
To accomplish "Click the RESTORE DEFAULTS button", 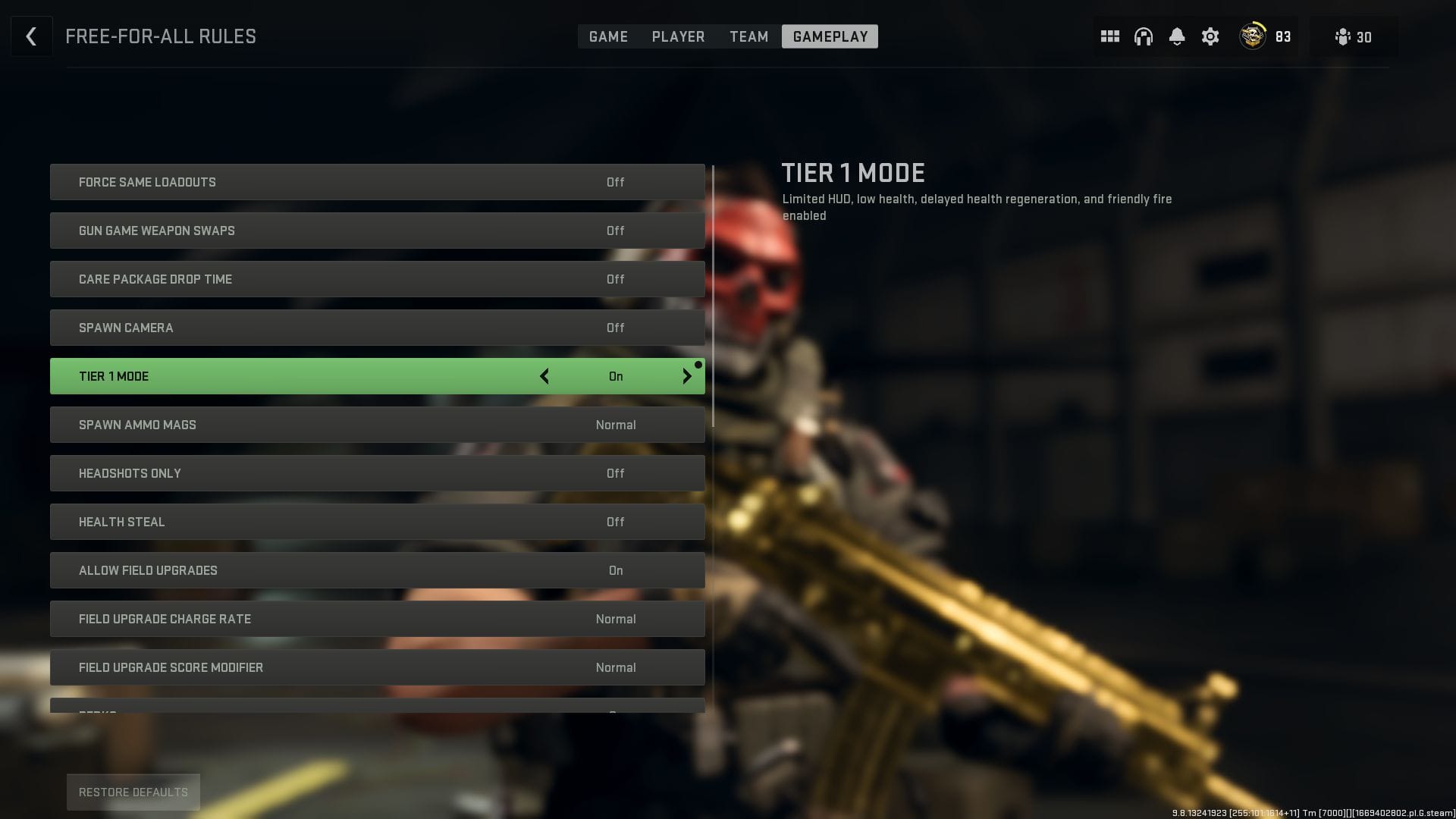I will pyautogui.click(x=133, y=792).
